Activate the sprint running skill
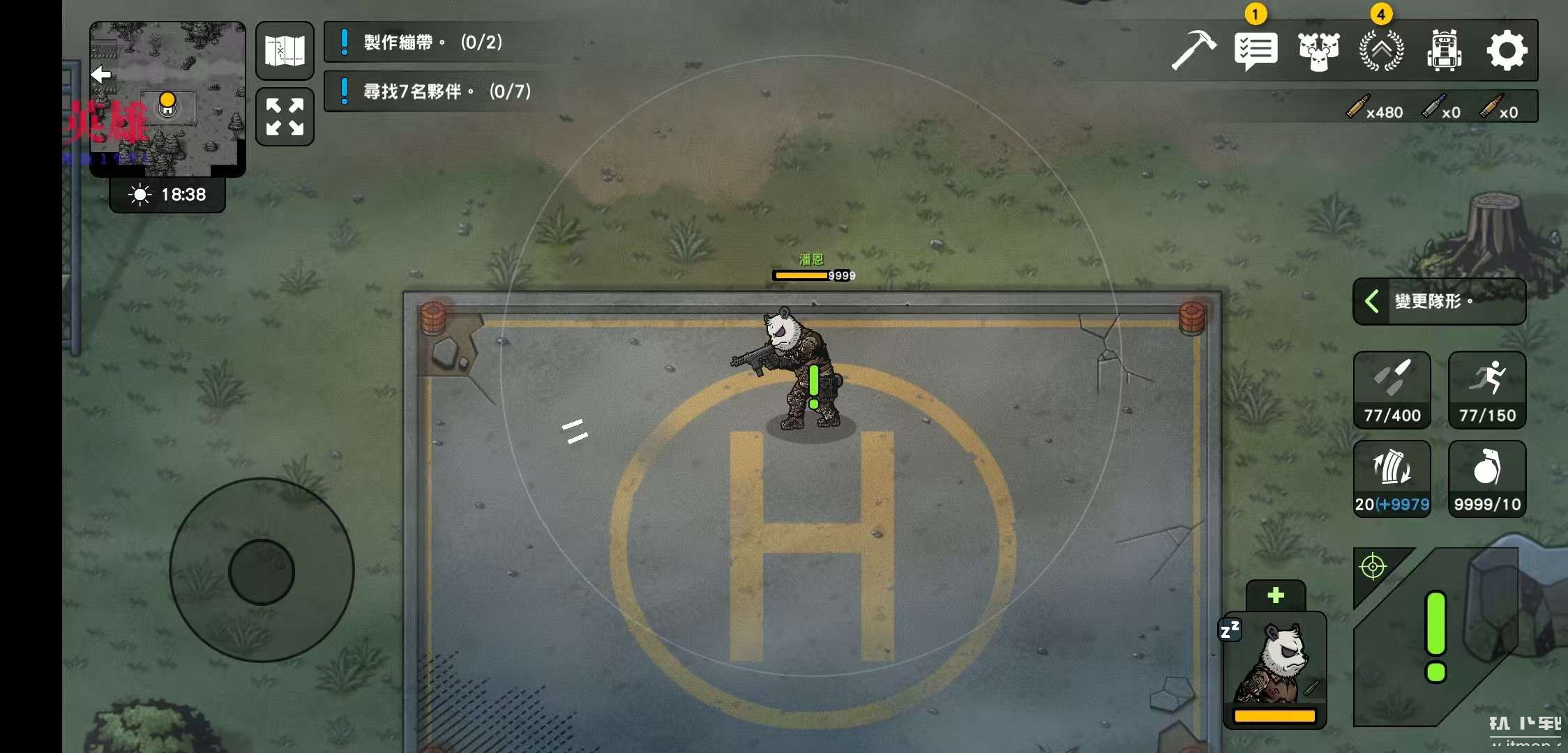 coord(1487,390)
